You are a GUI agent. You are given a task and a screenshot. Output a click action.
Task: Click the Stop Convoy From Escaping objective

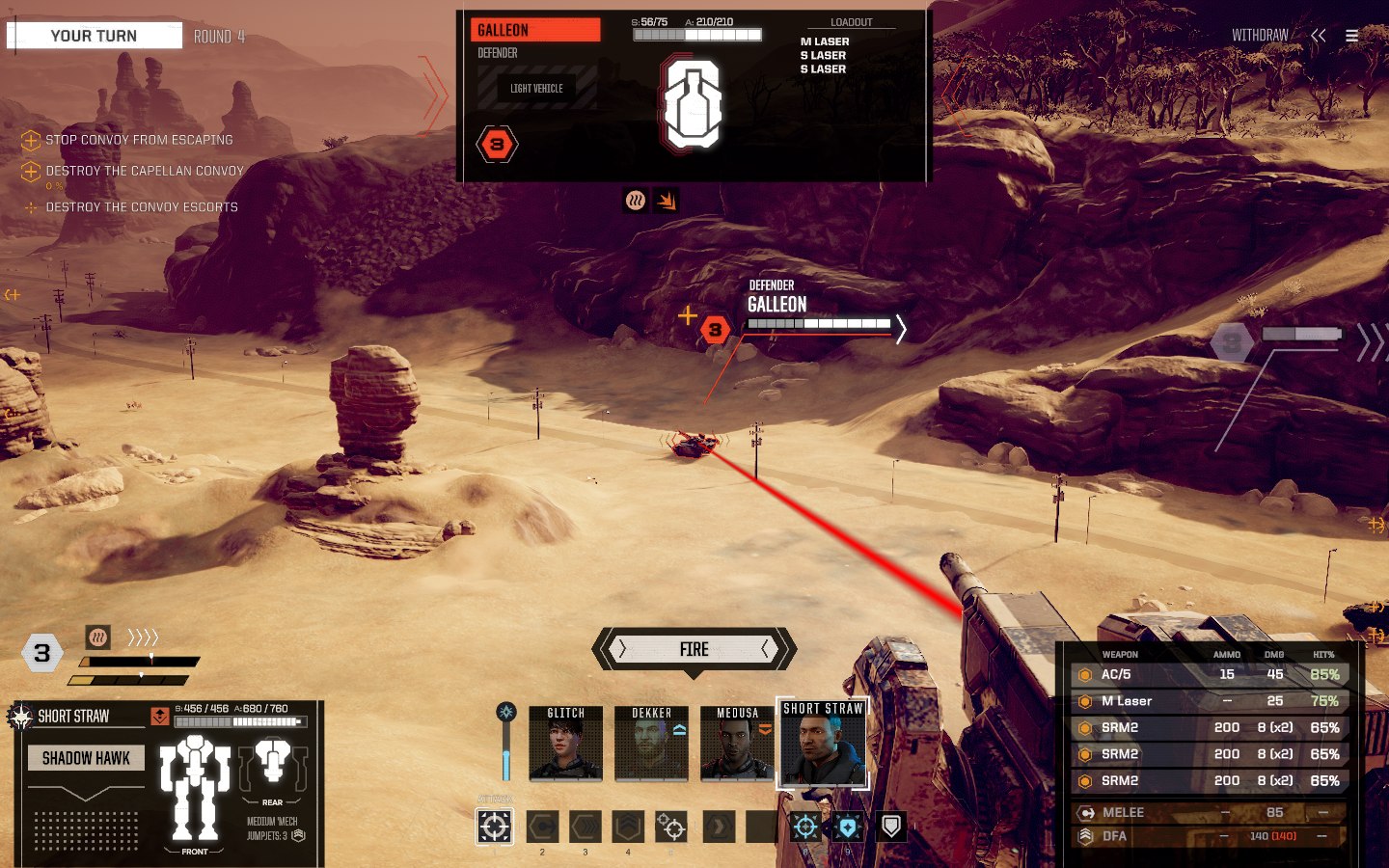(139, 140)
